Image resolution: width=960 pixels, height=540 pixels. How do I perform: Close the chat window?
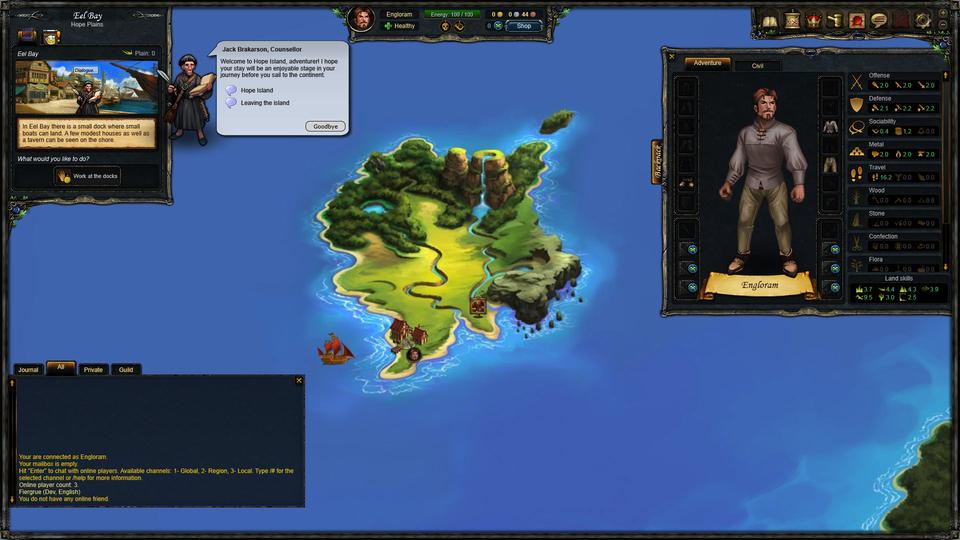[298, 381]
